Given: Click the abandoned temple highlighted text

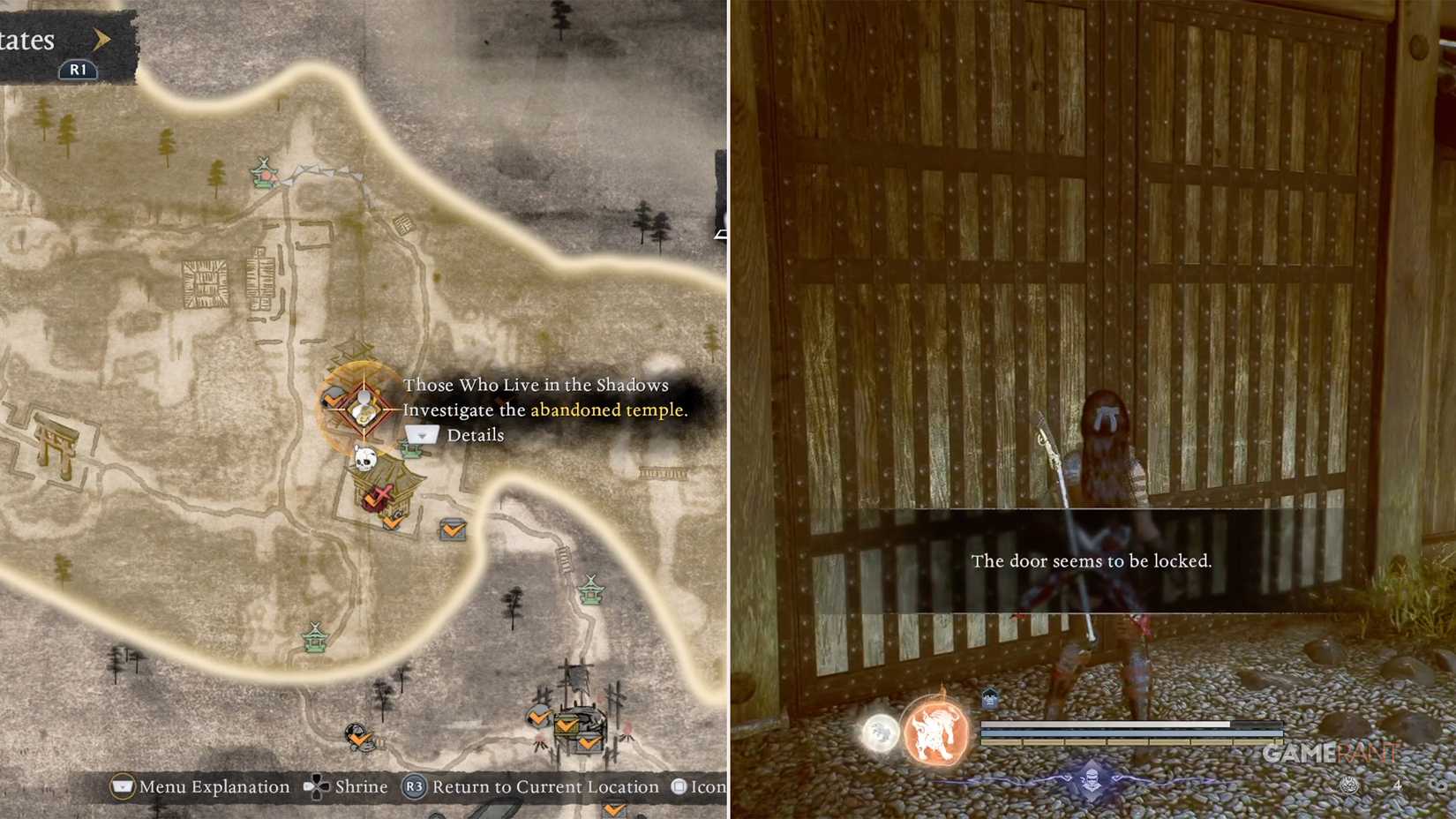Looking at the screenshot, I should point(606,409).
